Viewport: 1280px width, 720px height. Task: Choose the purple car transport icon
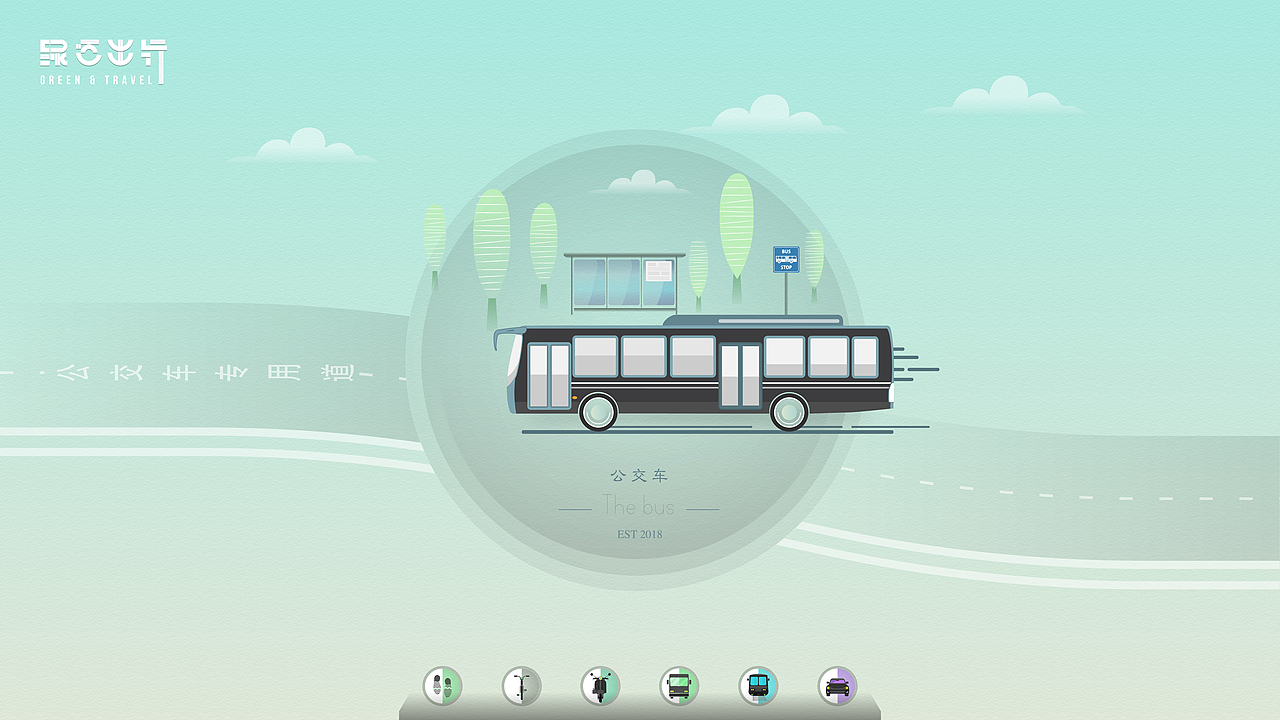pos(837,686)
